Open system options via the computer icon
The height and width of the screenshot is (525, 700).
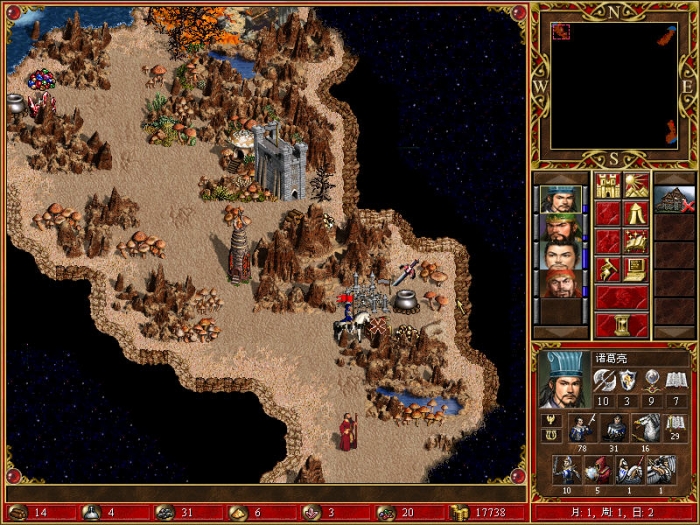coord(637,269)
